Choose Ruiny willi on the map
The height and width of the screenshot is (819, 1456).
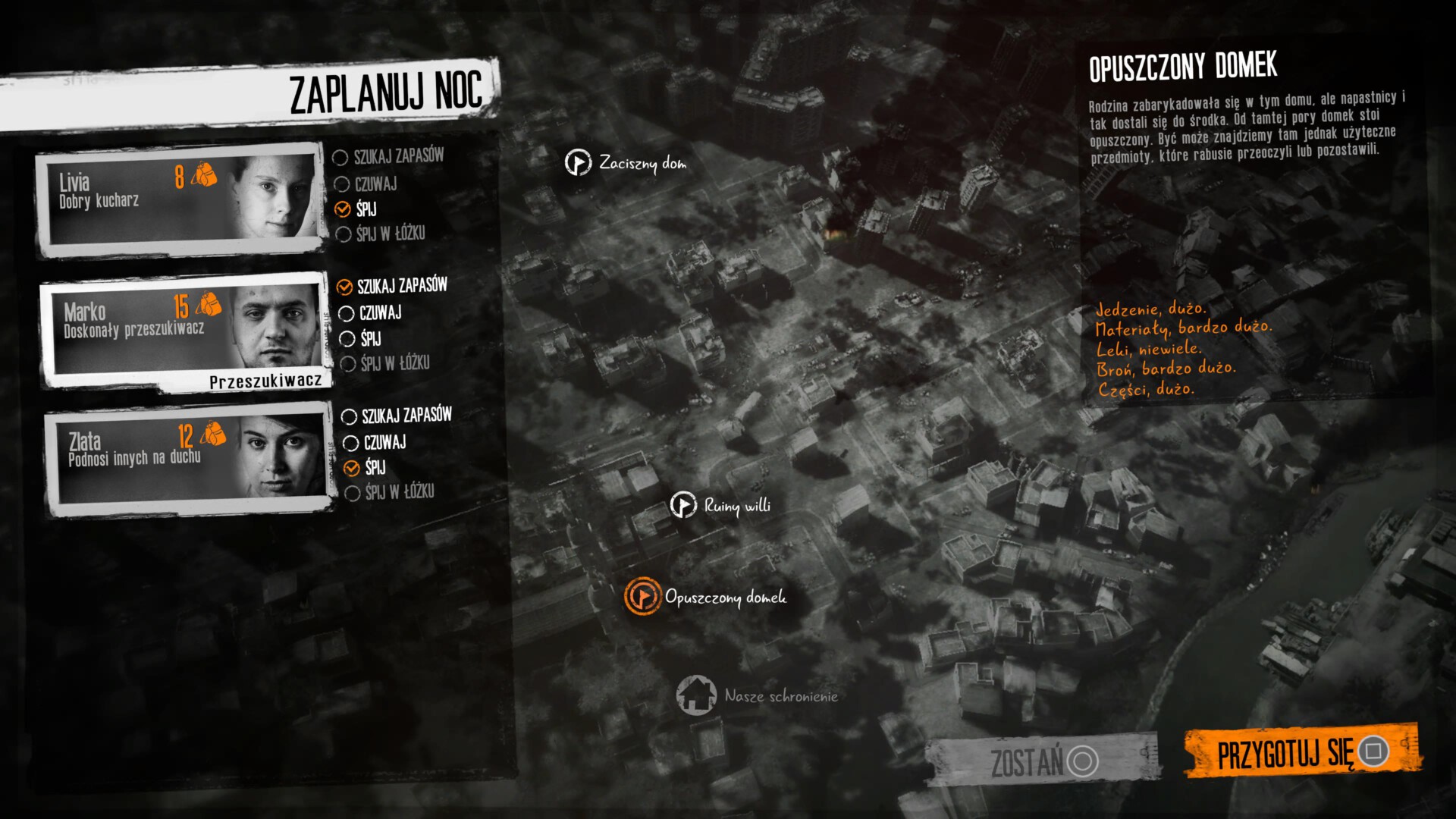(x=683, y=505)
